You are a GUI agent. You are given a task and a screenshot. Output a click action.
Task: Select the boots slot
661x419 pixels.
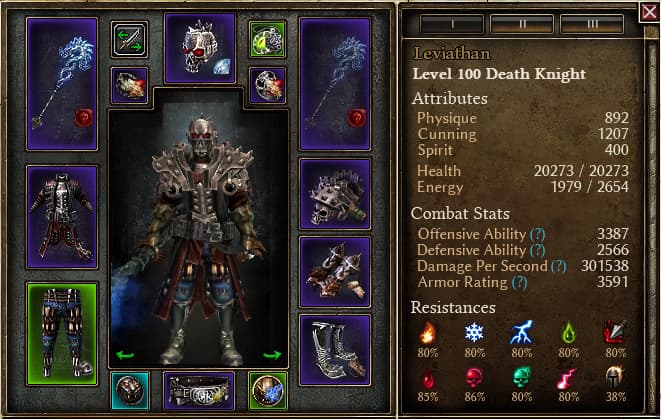pyautogui.click(x=335, y=349)
